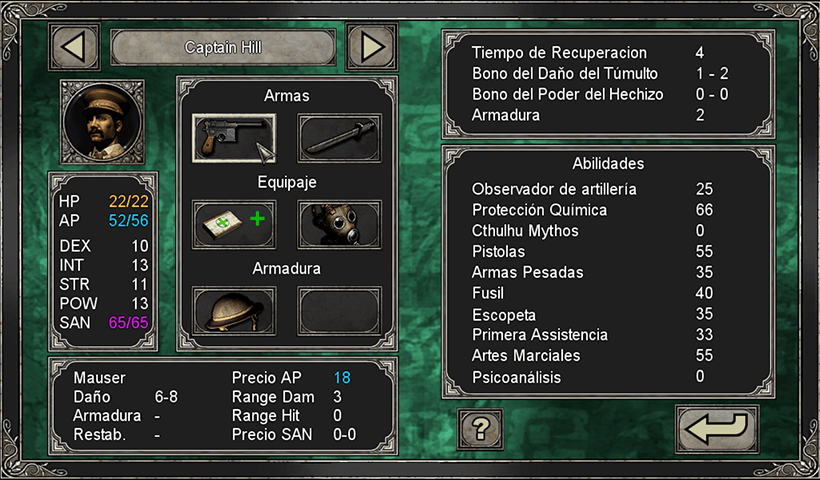Choose the combat knife weapon slot
820x480 pixels.
click(339, 137)
